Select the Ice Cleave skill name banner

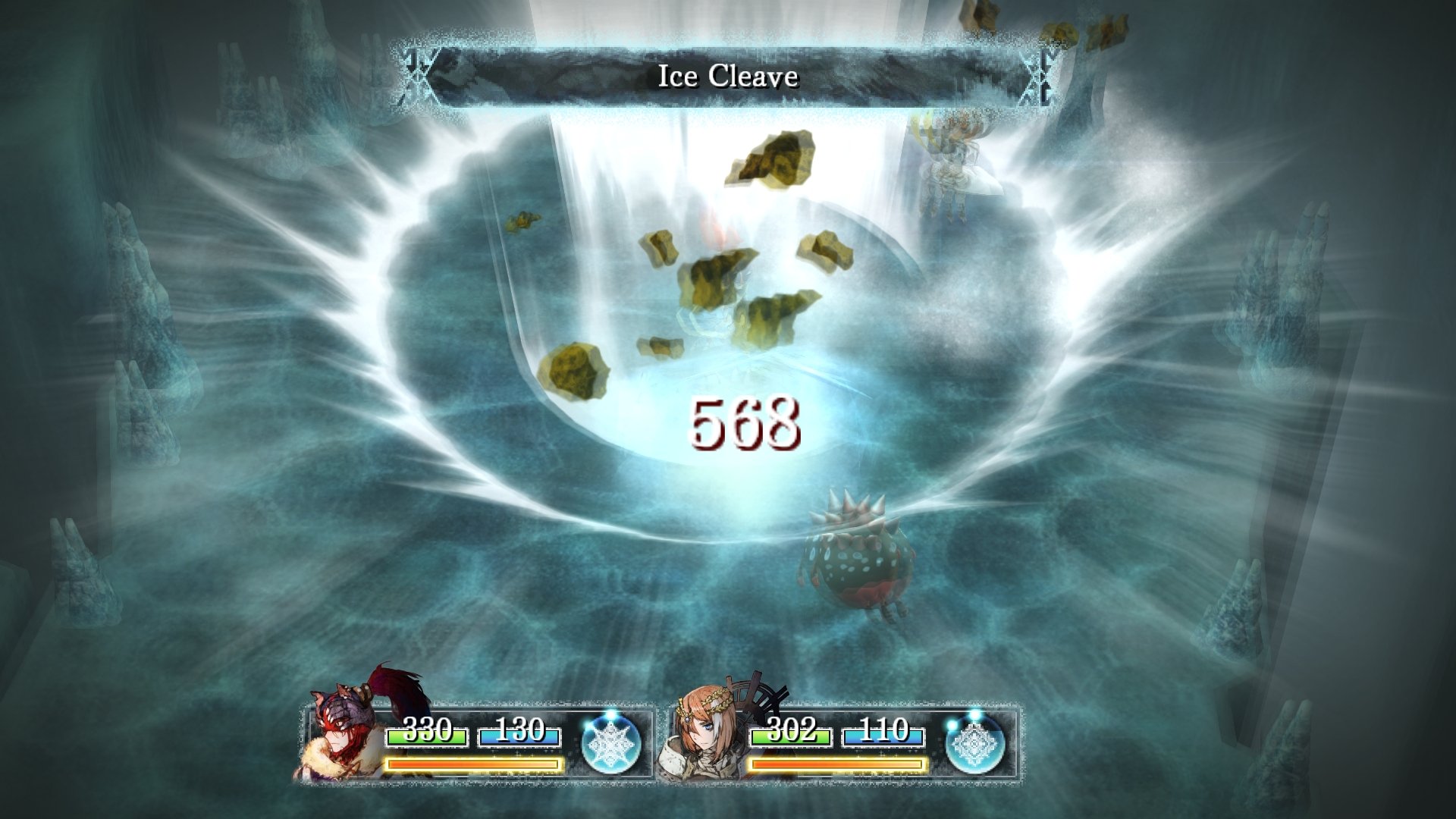728,76
